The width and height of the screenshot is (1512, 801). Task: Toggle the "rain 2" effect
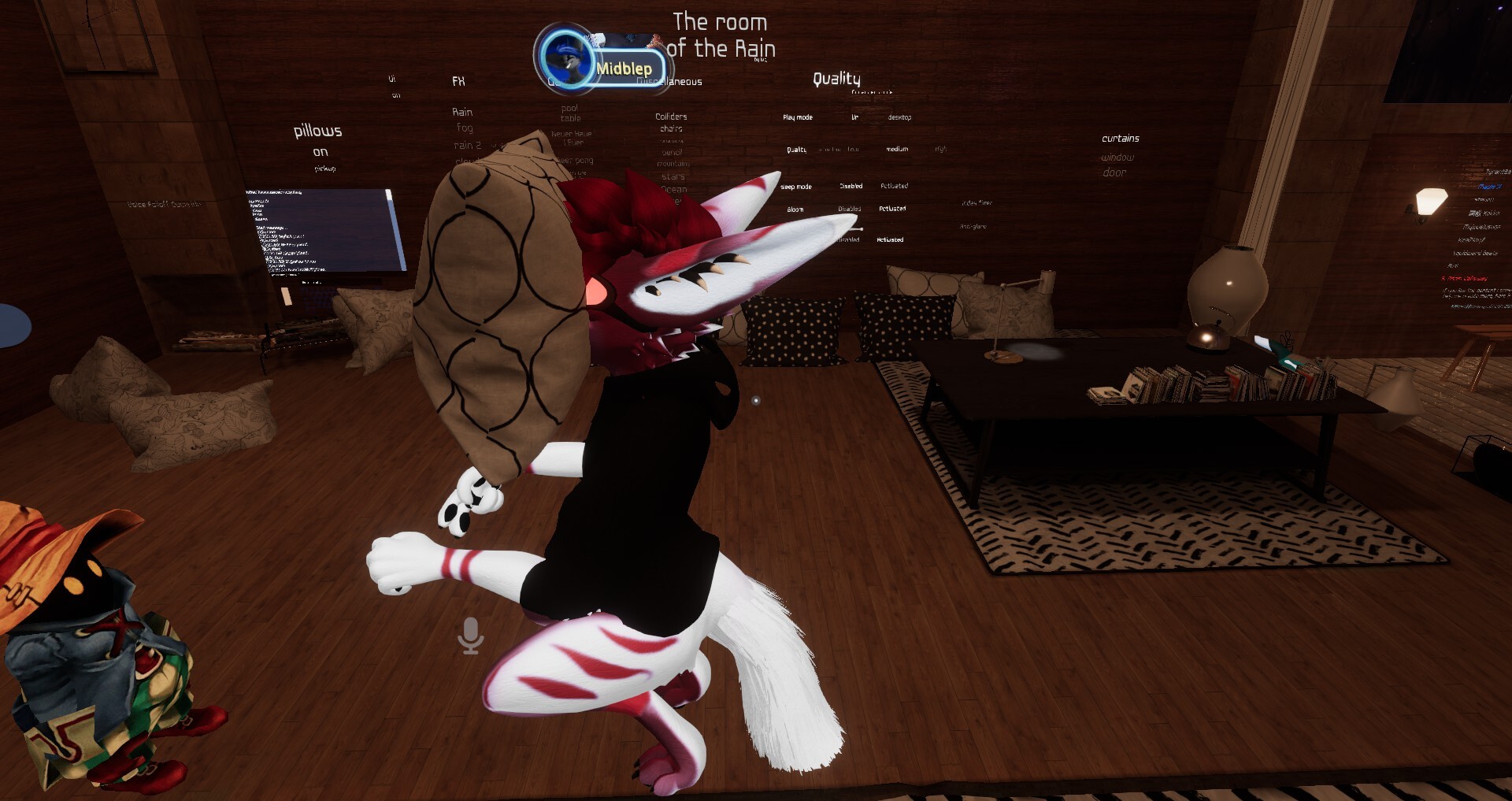point(467,146)
